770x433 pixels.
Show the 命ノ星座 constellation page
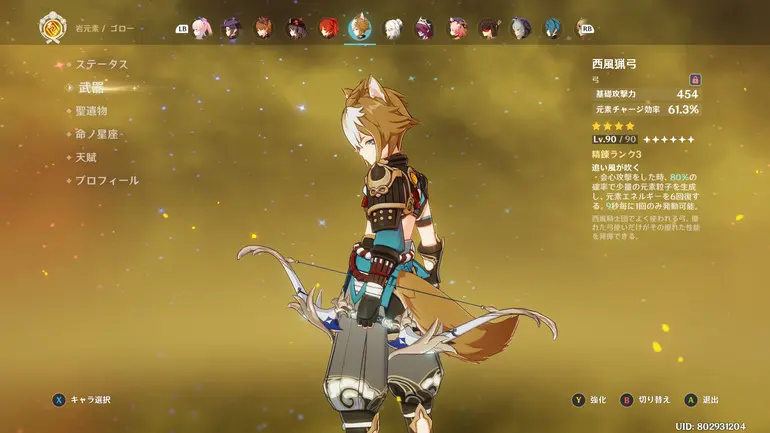98,134
